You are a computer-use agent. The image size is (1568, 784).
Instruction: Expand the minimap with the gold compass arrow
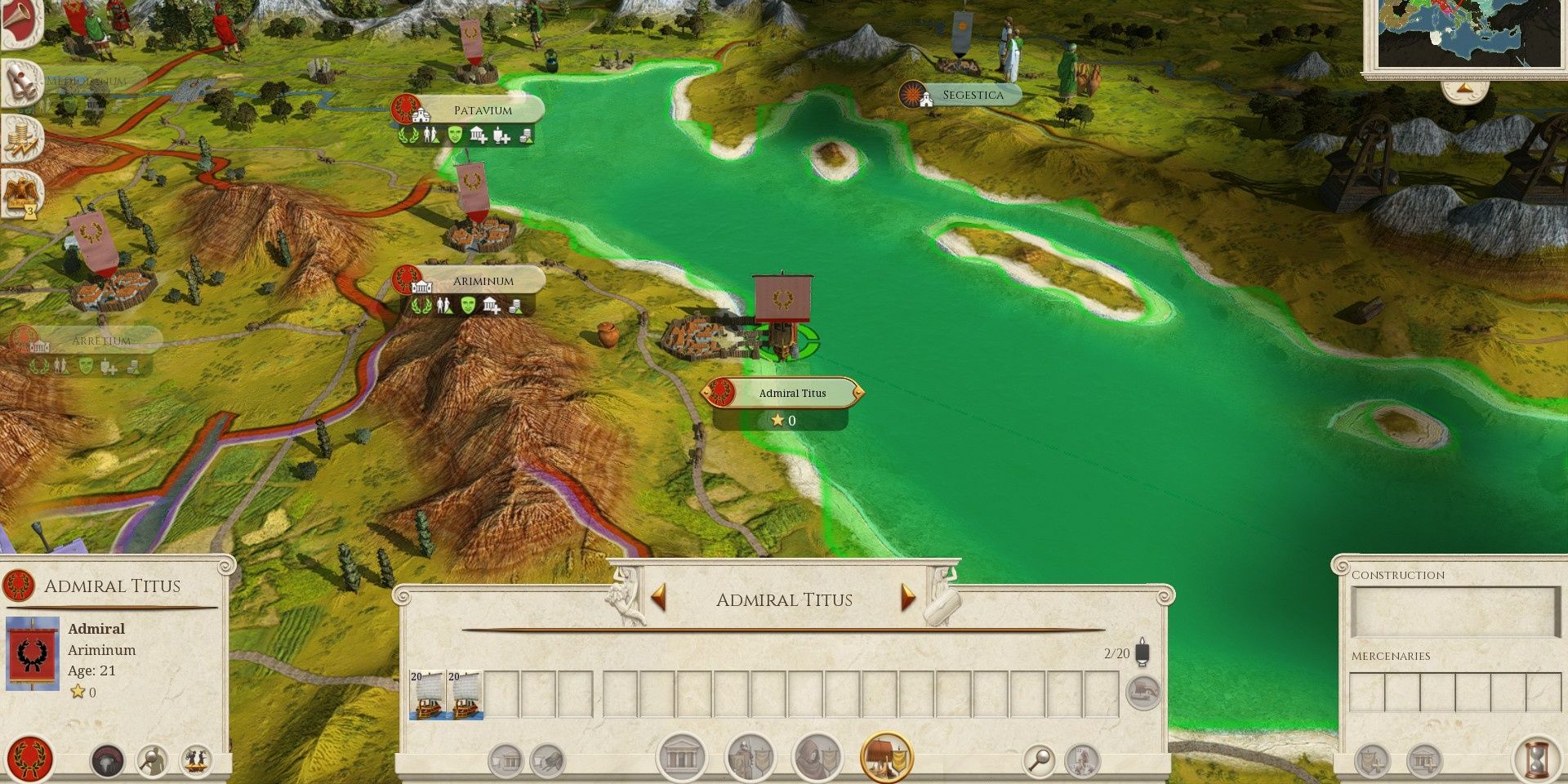pos(1463,88)
